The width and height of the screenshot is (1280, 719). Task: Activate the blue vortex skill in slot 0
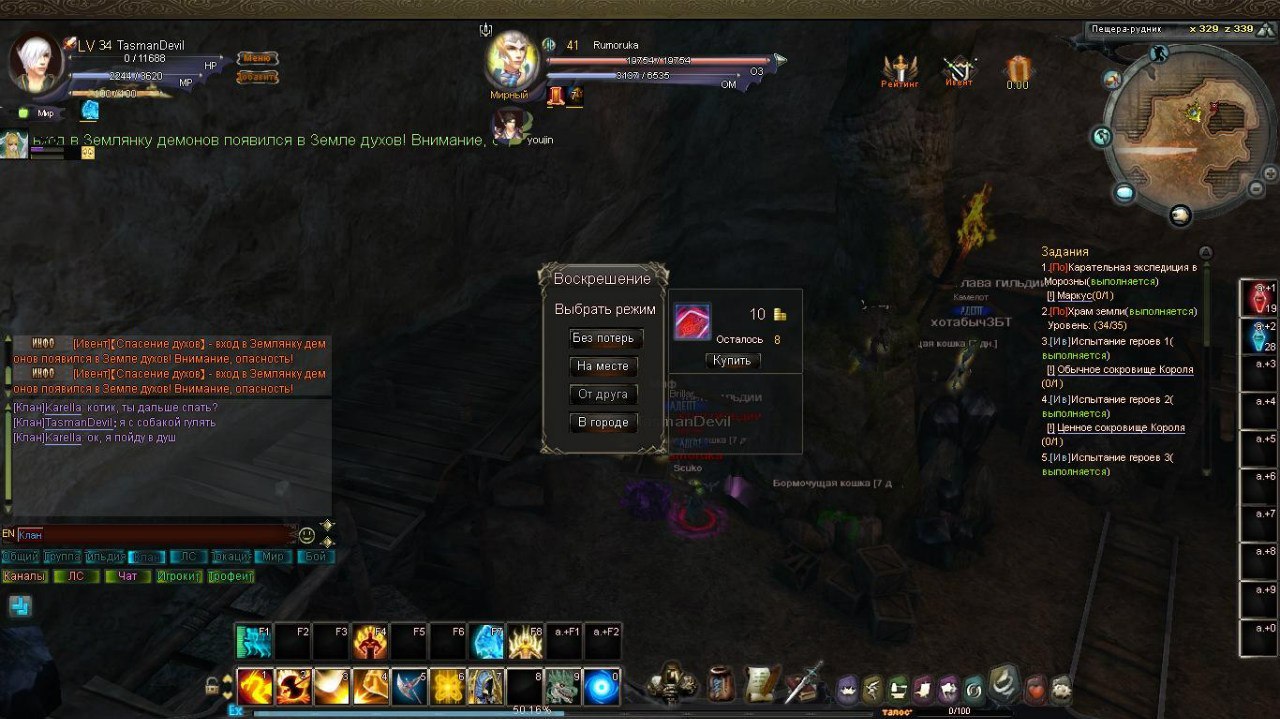[x=602, y=687]
